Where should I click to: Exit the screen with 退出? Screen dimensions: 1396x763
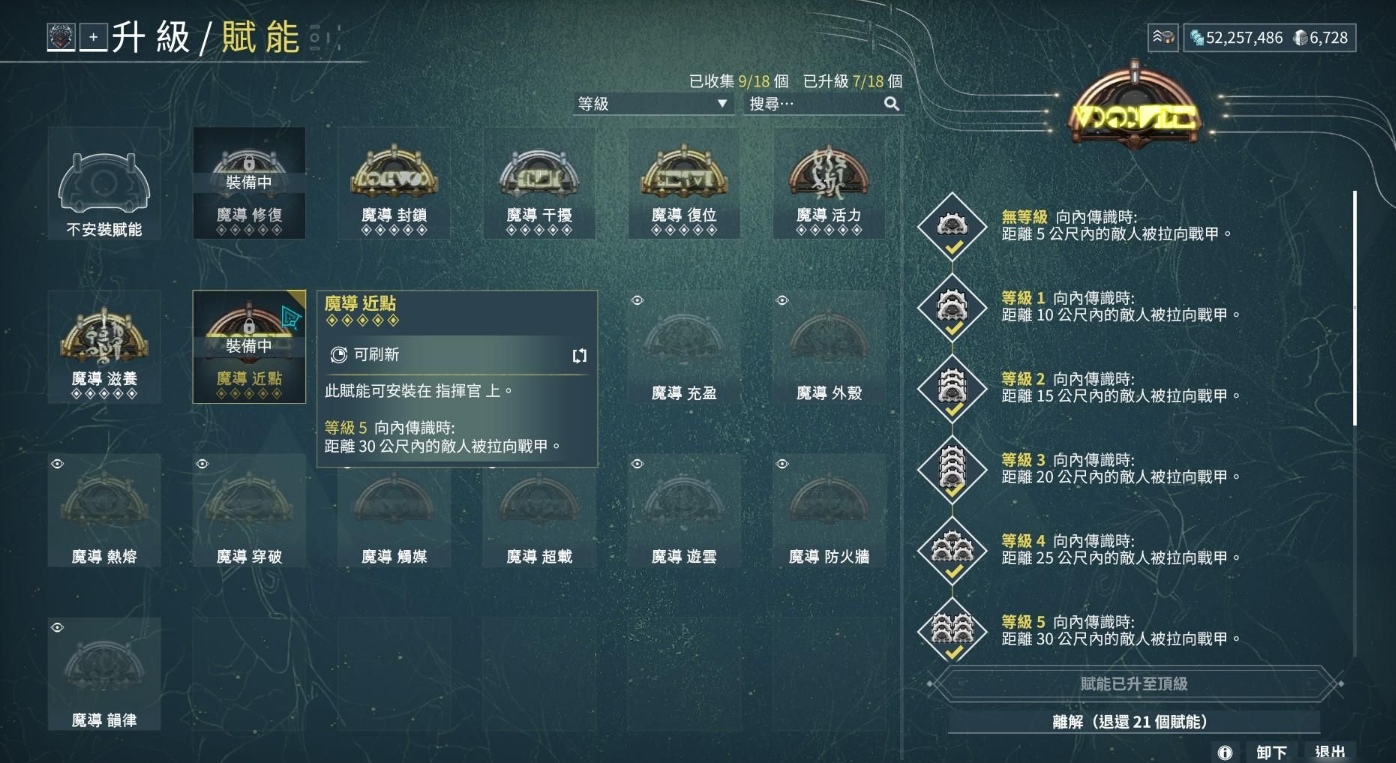(1330, 752)
